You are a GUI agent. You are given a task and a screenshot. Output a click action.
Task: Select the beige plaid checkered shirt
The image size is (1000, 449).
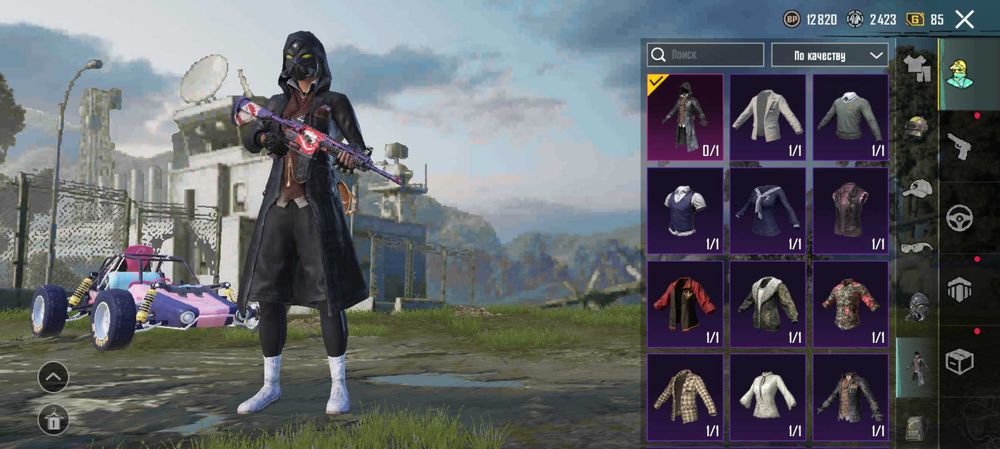(x=685, y=396)
